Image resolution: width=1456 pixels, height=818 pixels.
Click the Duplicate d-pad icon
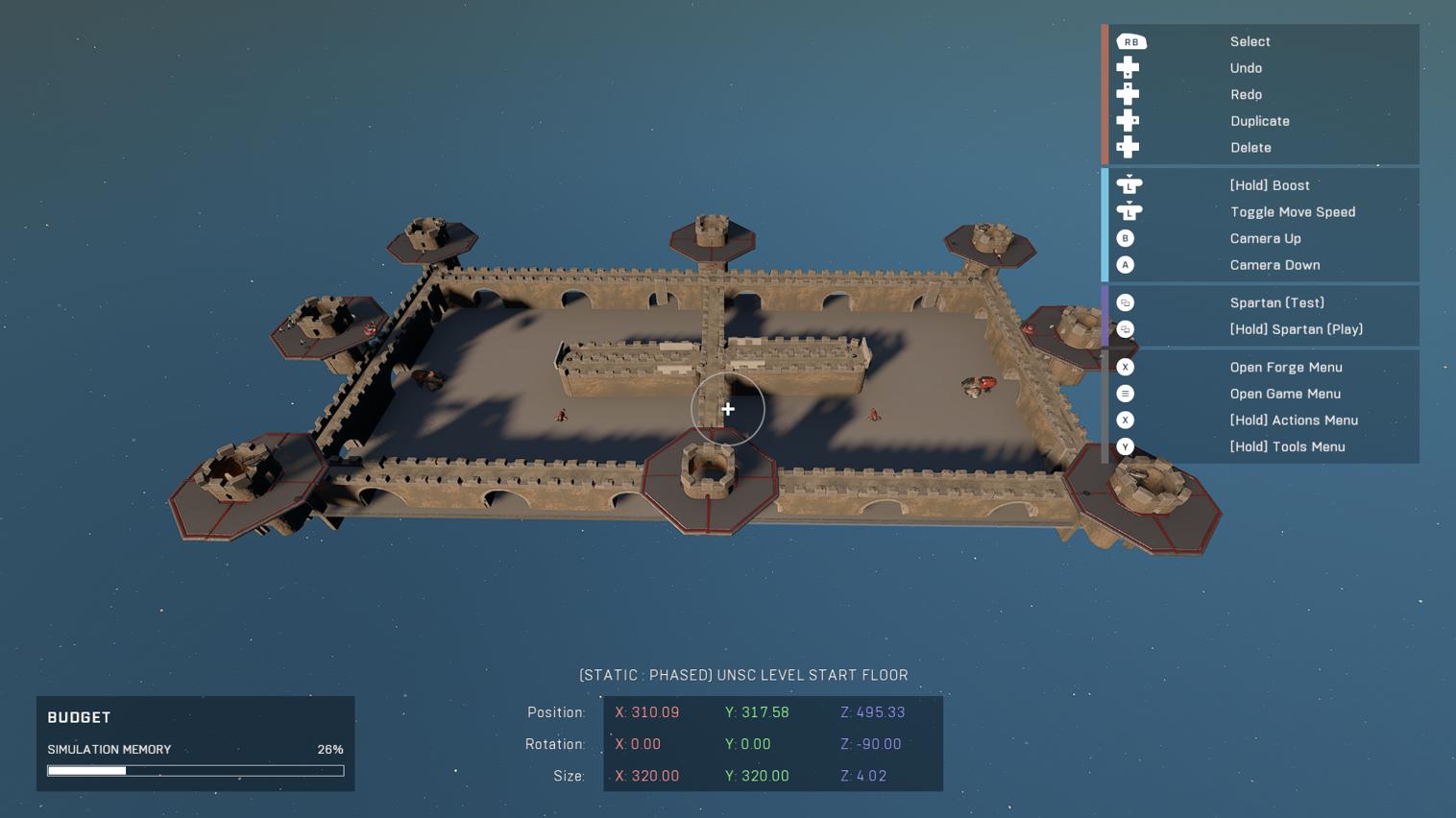[x=1128, y=120]
